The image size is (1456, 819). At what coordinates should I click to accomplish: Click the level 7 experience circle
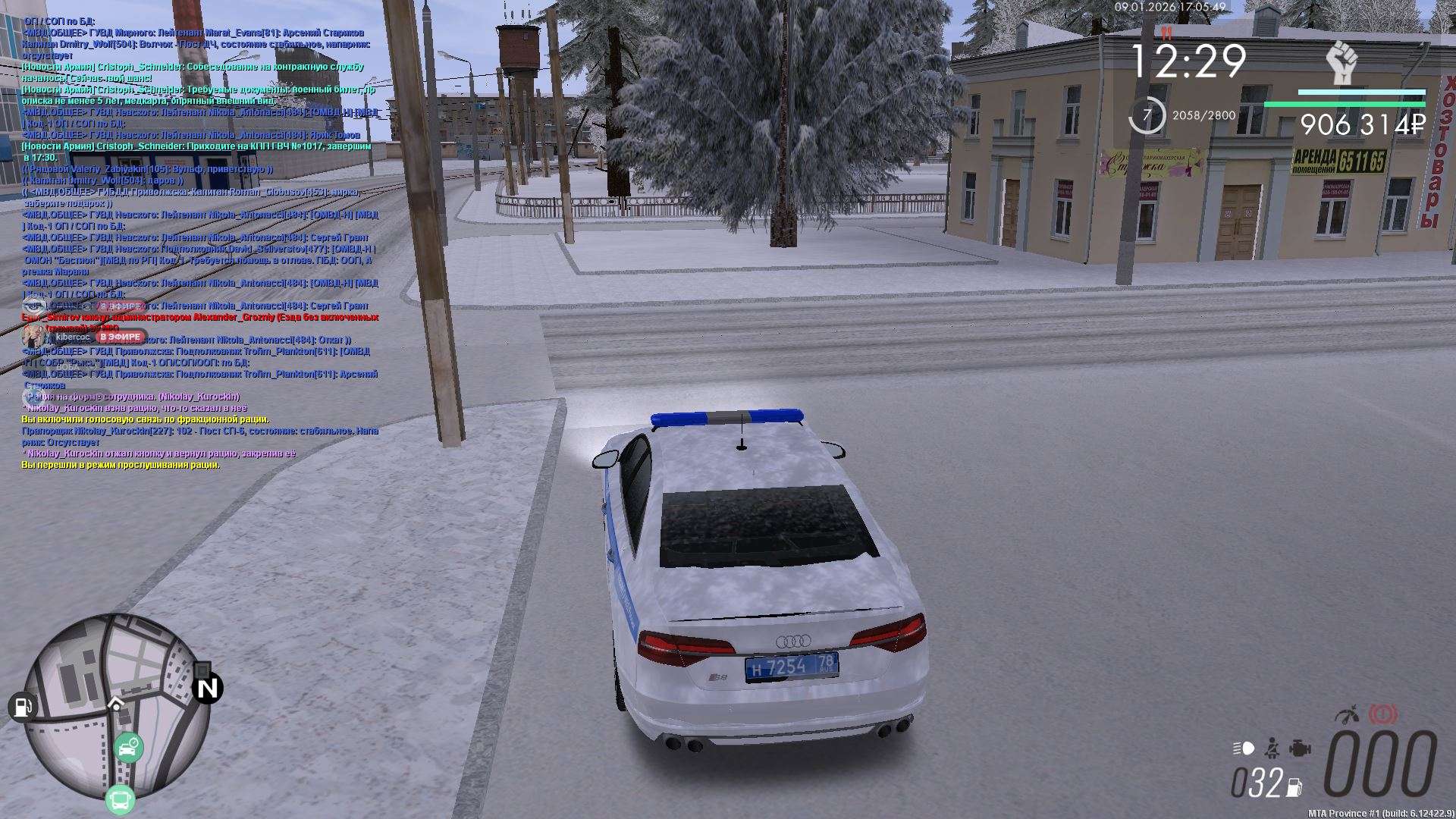click(1147, 116)
